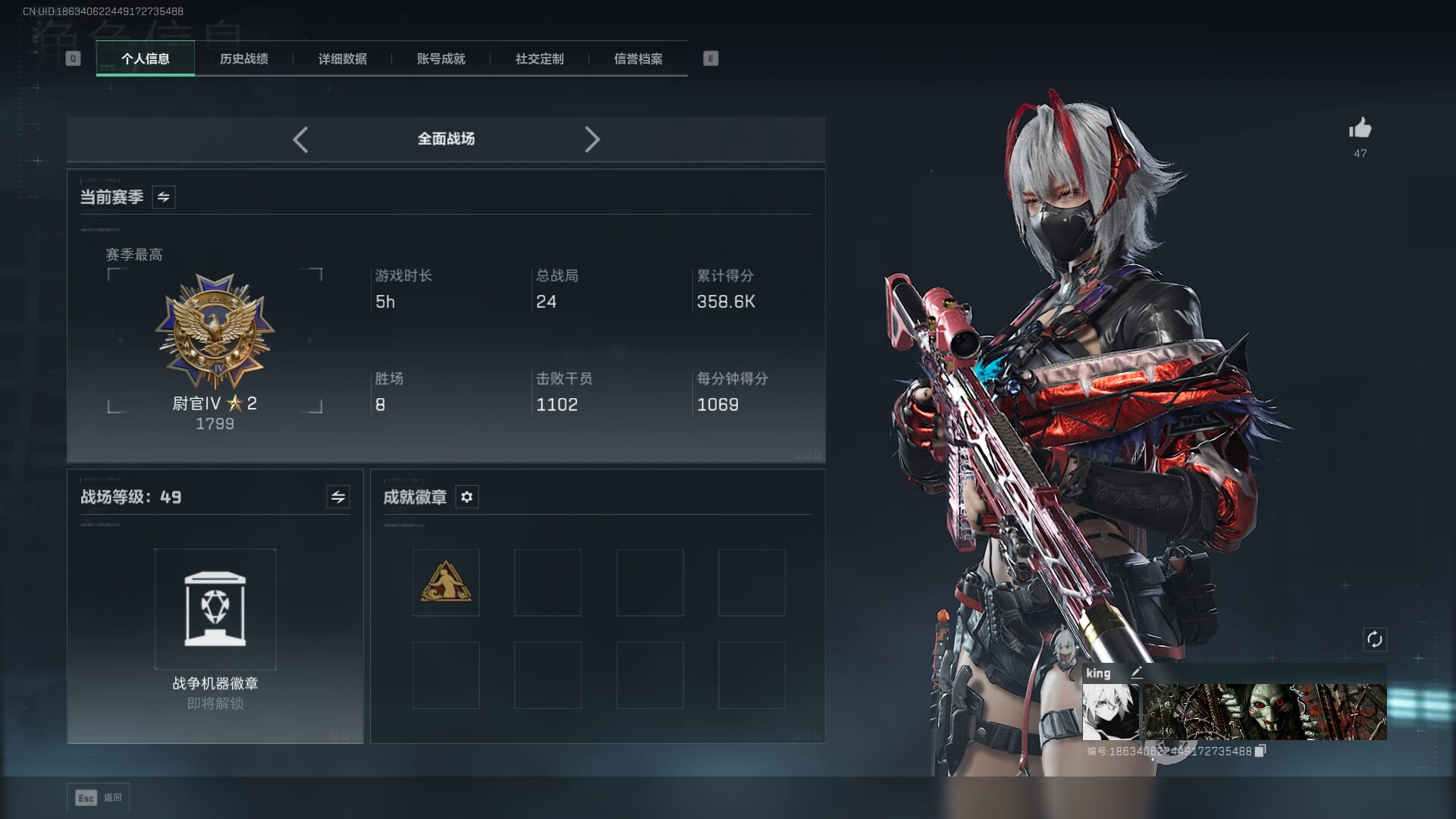1456x819 pixels.
Task: Show the 账号成就 tab
Action: click(441, 58)
